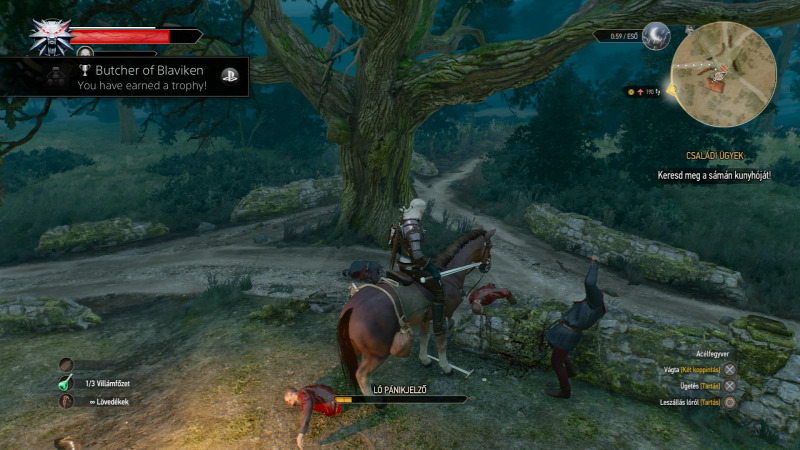The image size is (800, 450).
Task: Select the green Villámfőzet potion slot
Action: pyautogui.click(x=67, y=383)
